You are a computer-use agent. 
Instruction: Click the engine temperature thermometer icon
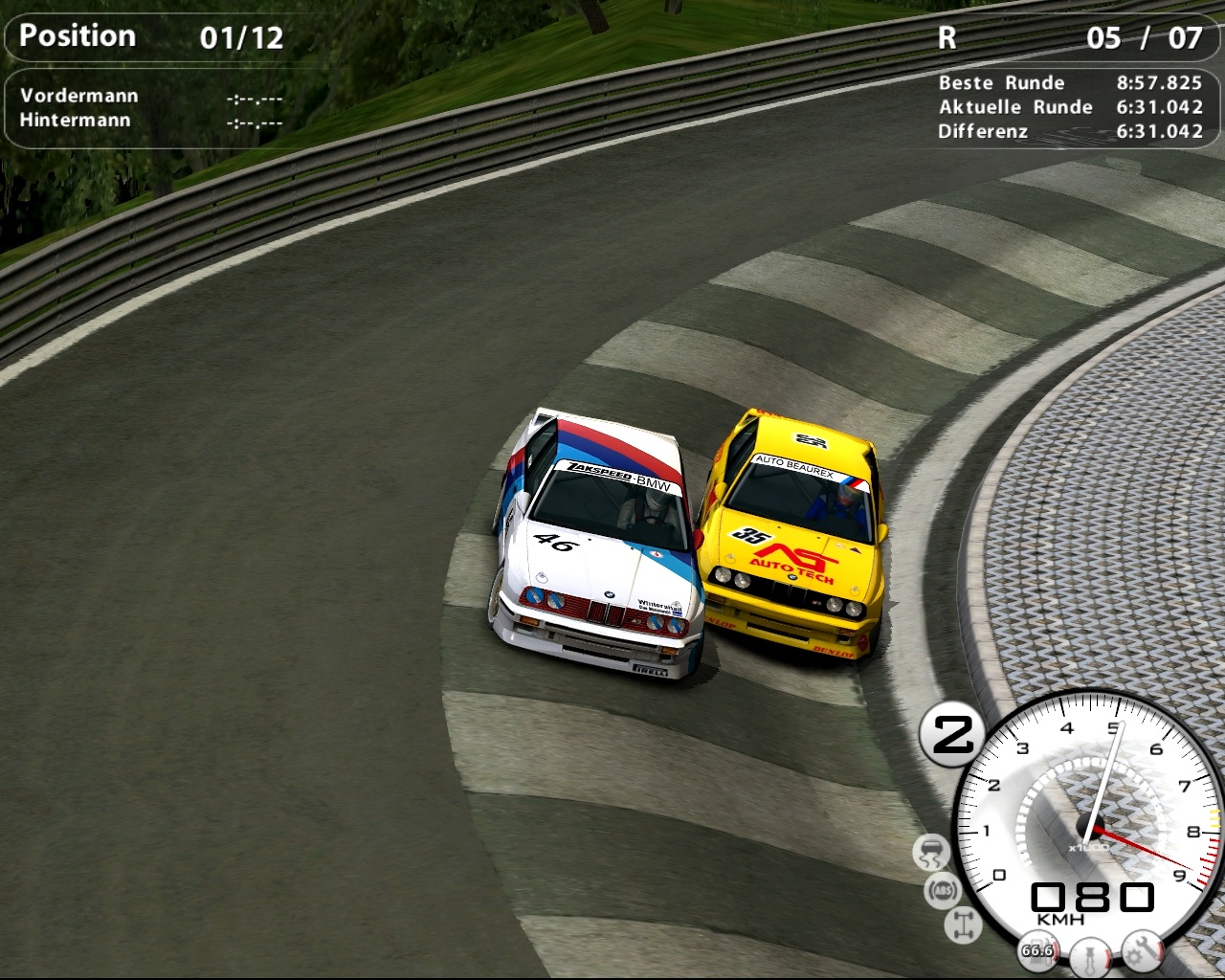coord(1089,955)
